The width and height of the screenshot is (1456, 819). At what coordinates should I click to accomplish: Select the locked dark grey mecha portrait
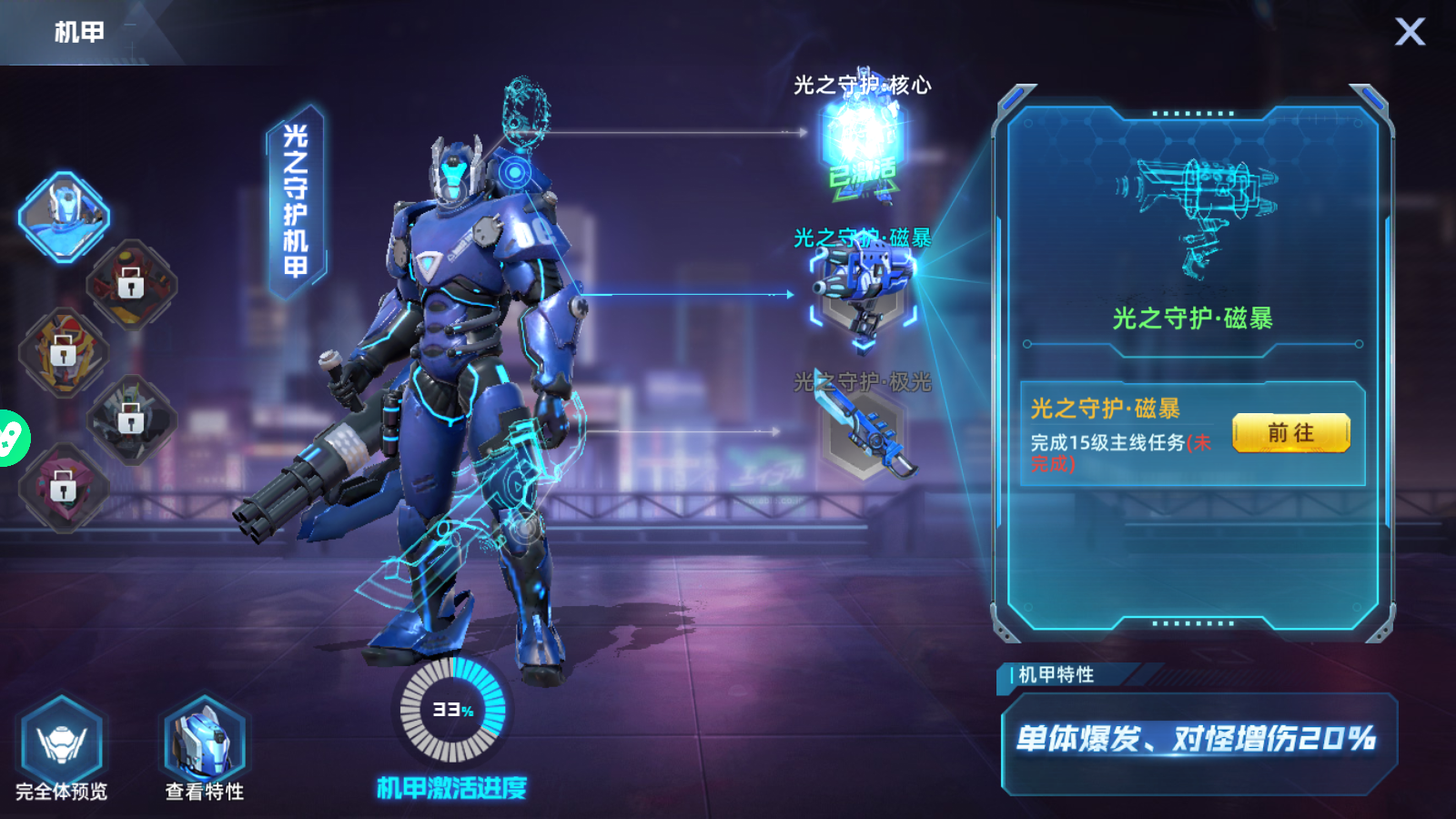[131, 420]
